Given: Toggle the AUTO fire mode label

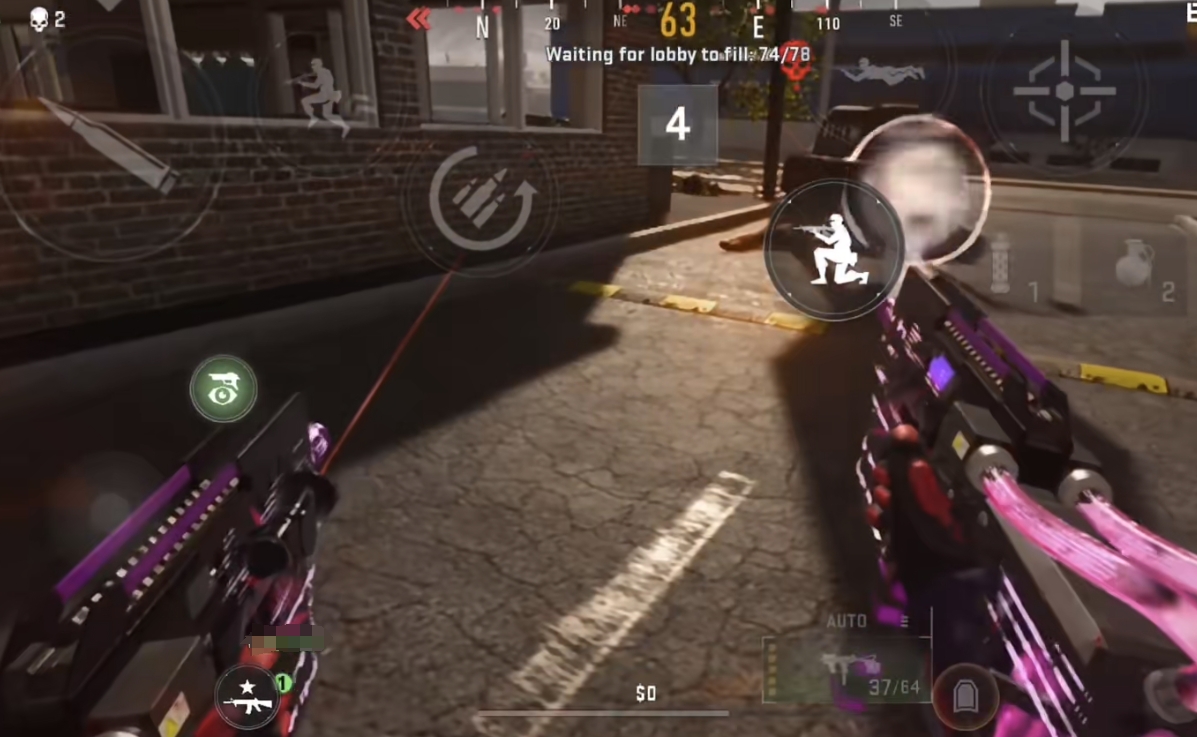Looking at the screenshot, I should click(847, 621).
